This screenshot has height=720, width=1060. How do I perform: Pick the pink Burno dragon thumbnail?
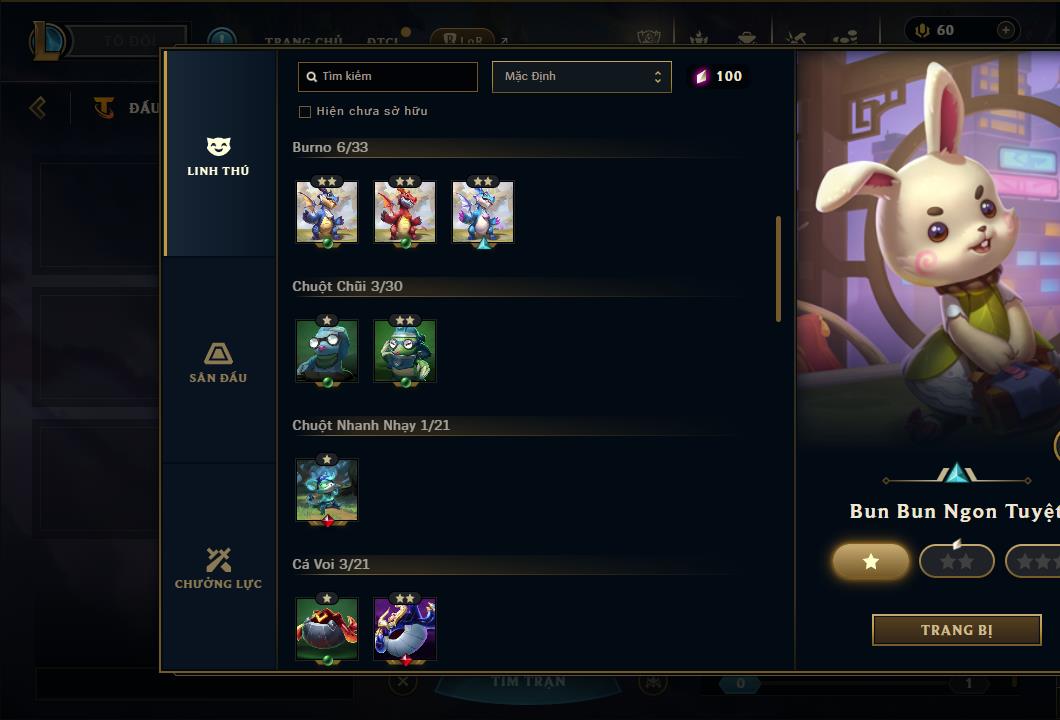[483, 212]
